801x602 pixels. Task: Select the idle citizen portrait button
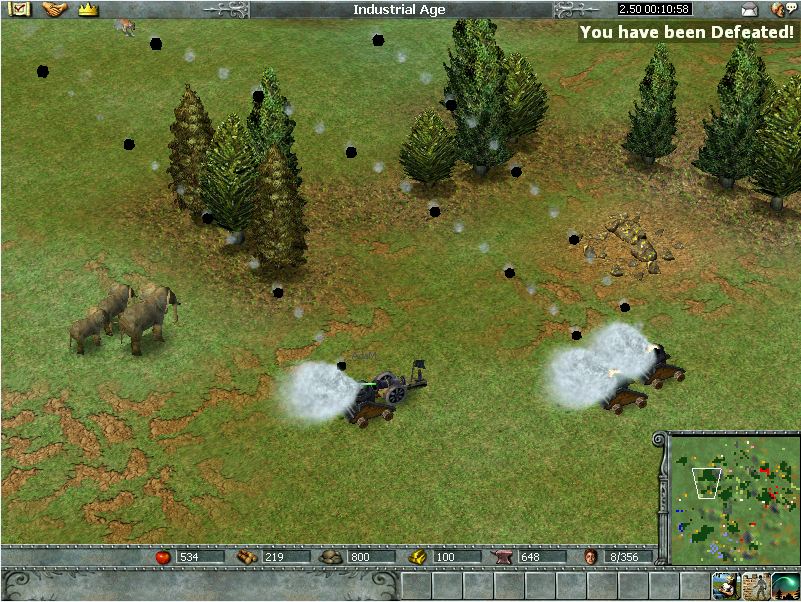[x=725, y=585]
